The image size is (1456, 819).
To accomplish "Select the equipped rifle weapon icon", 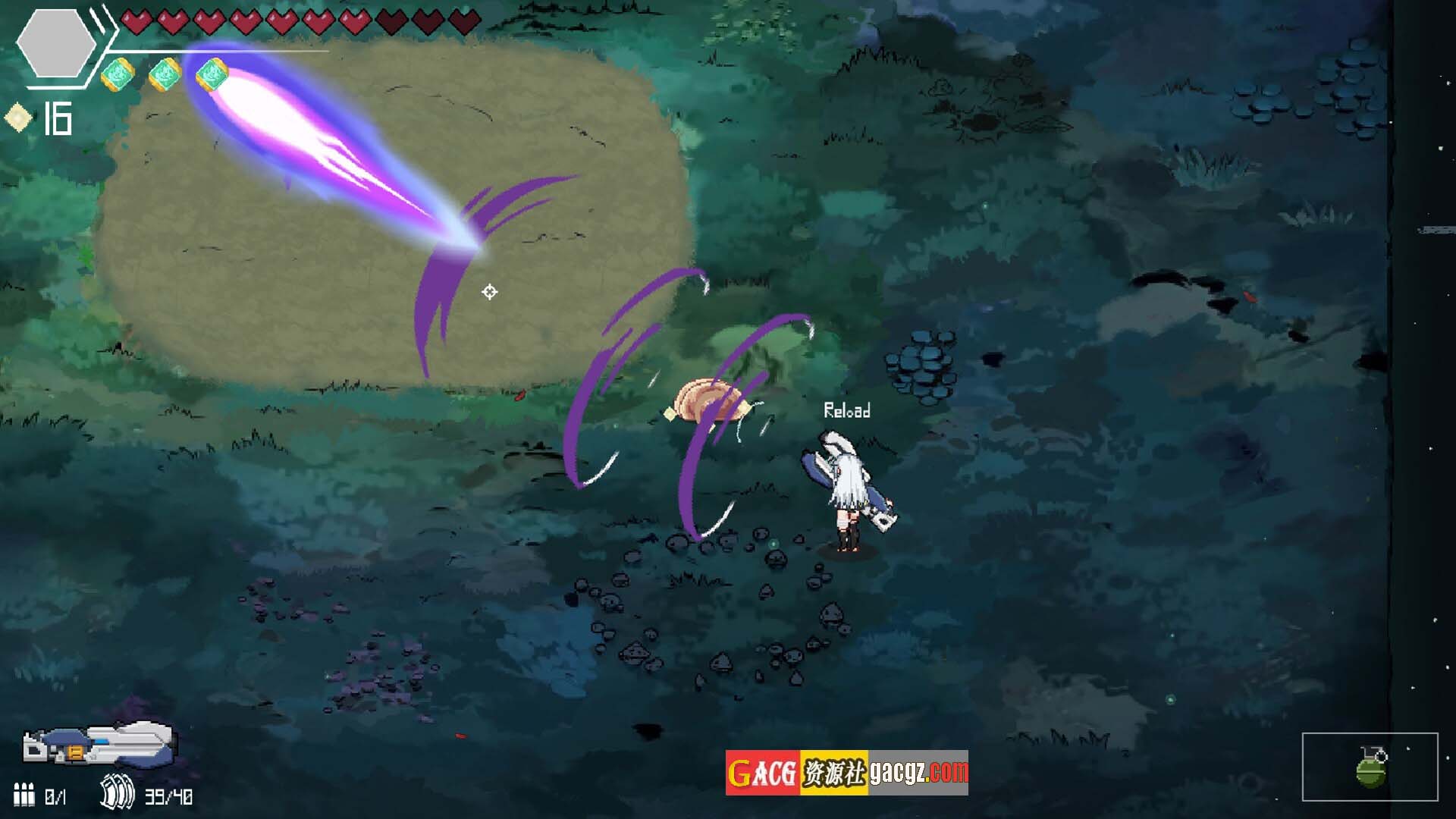I will coord(99,744).
